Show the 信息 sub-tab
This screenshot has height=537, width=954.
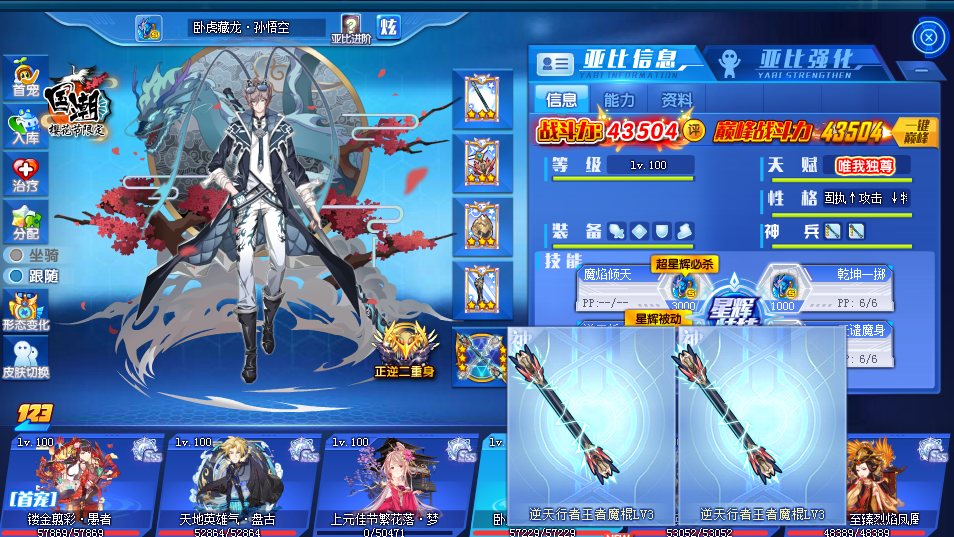561,100
